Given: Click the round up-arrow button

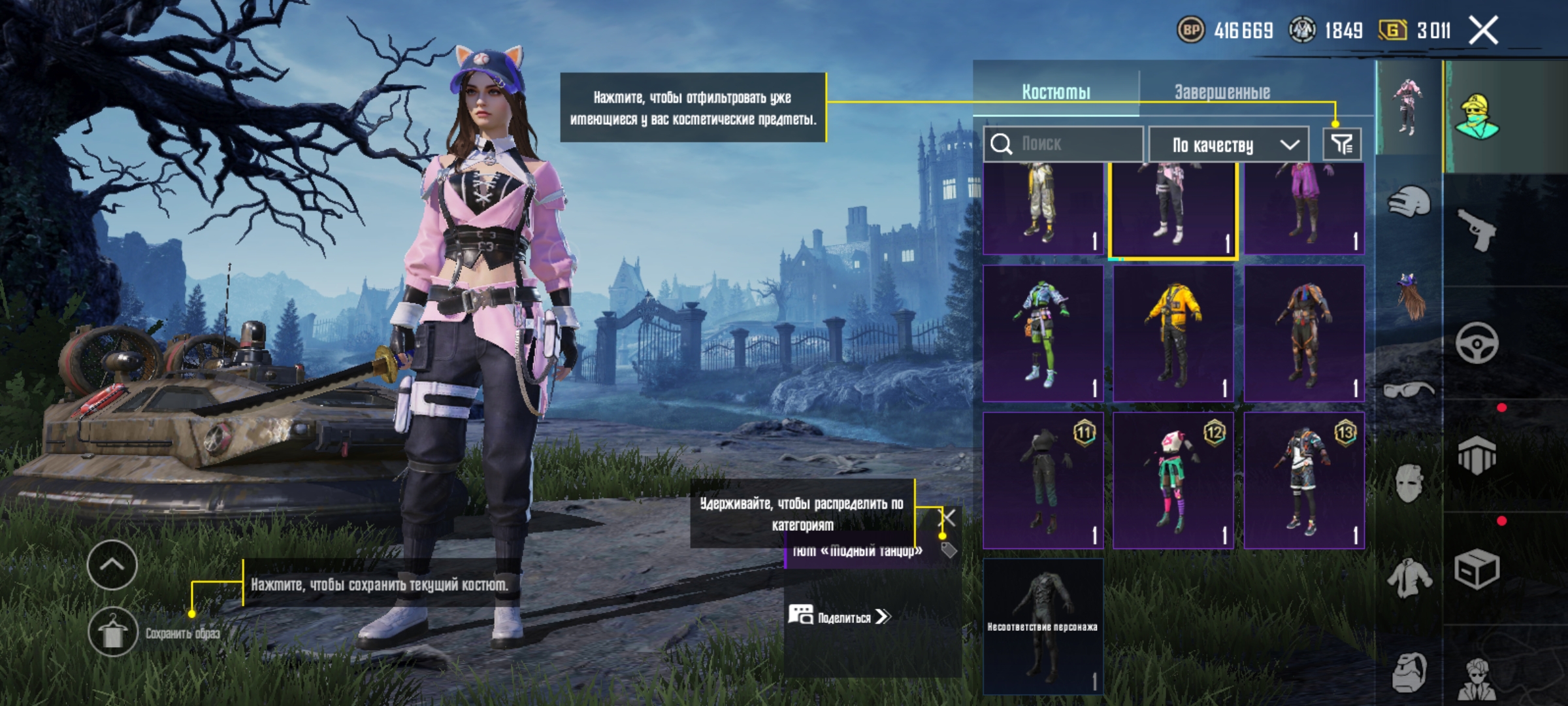Looking at the screenshot, I should tap(112, 565).
